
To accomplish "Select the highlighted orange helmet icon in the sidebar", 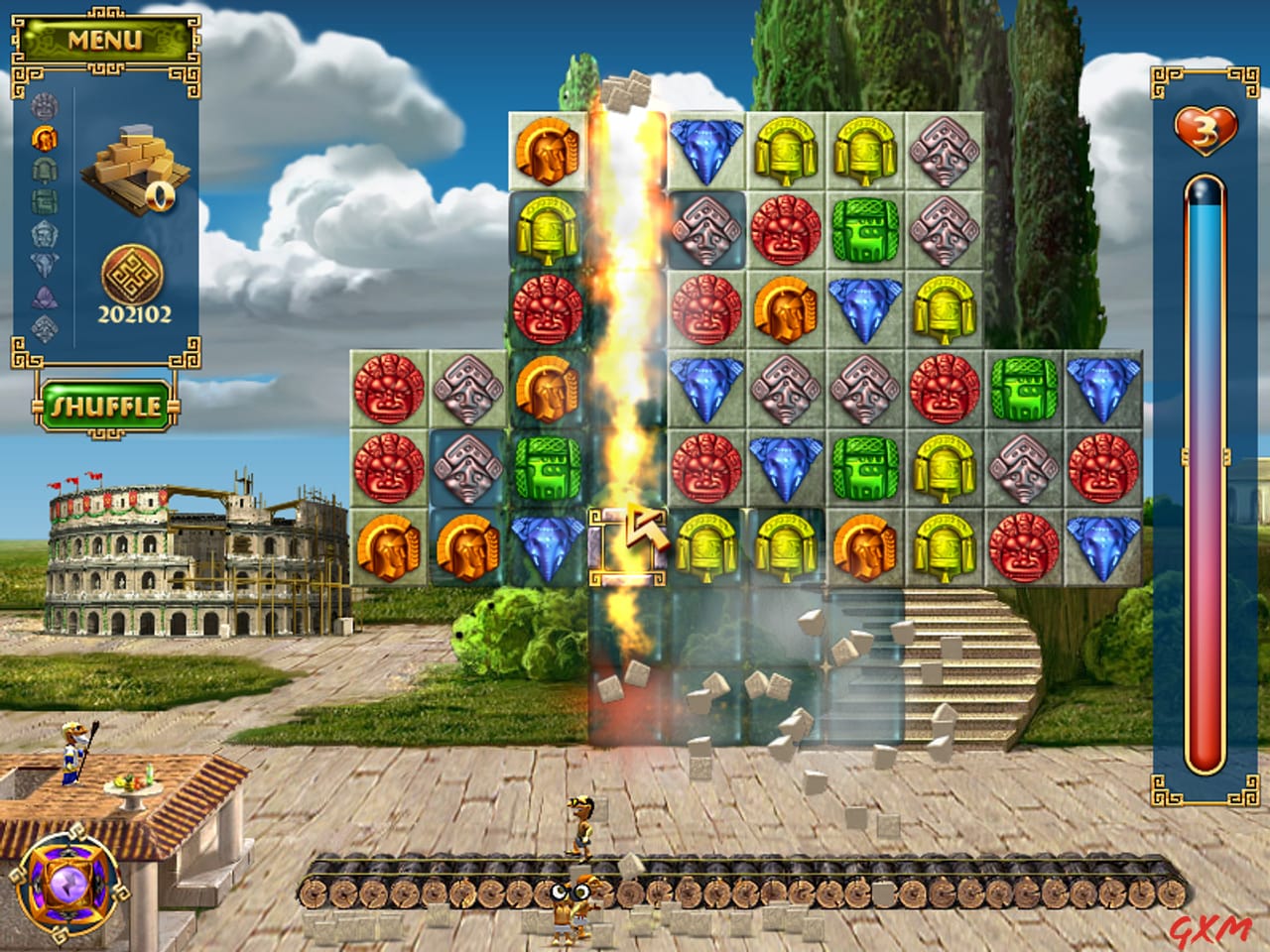I will (45, 138).
